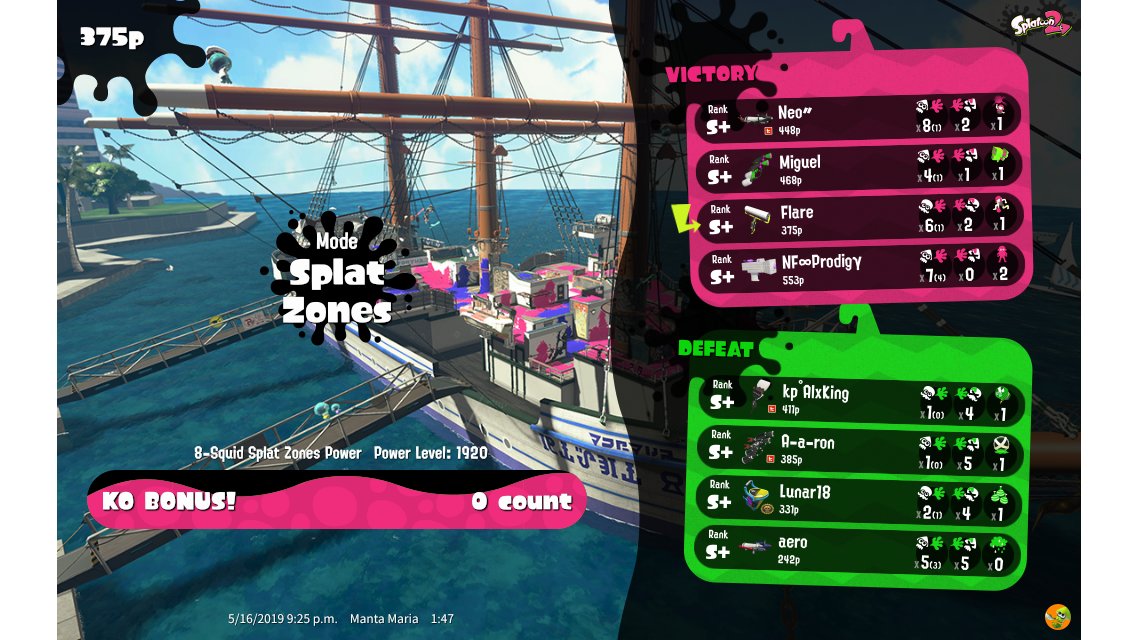Click the Splatoon 2 logo

pos(1041,24)
